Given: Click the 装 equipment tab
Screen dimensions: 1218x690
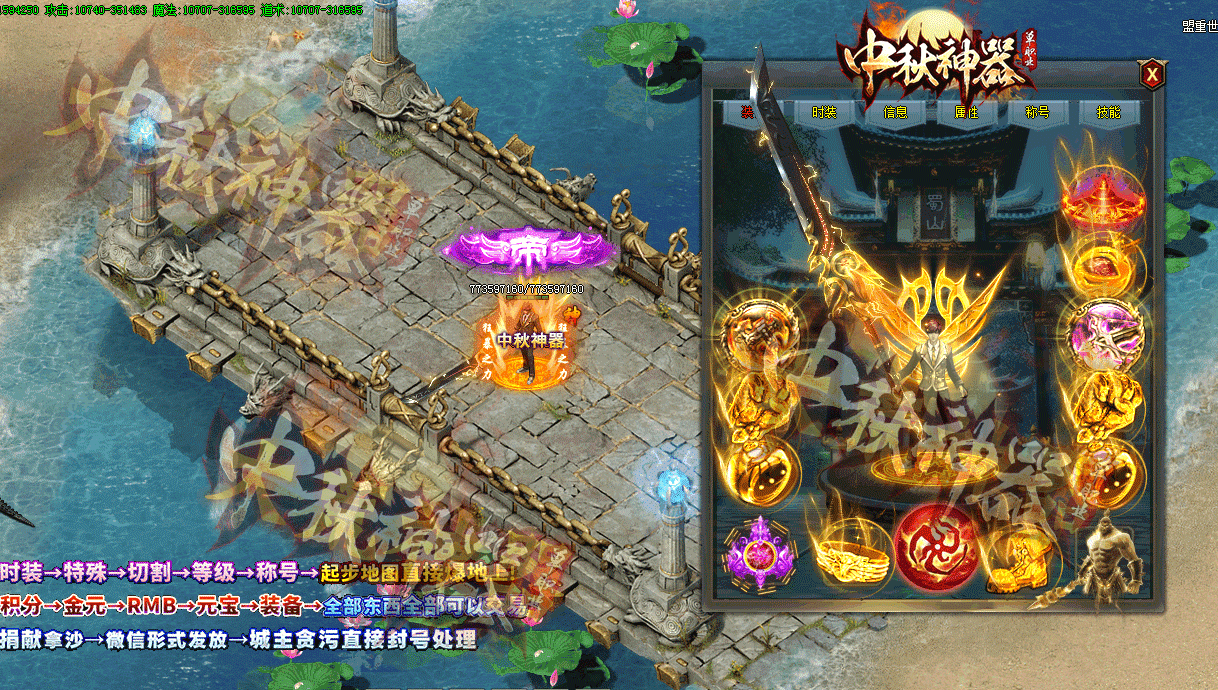Looking at the screenshot, I should 746,112.
